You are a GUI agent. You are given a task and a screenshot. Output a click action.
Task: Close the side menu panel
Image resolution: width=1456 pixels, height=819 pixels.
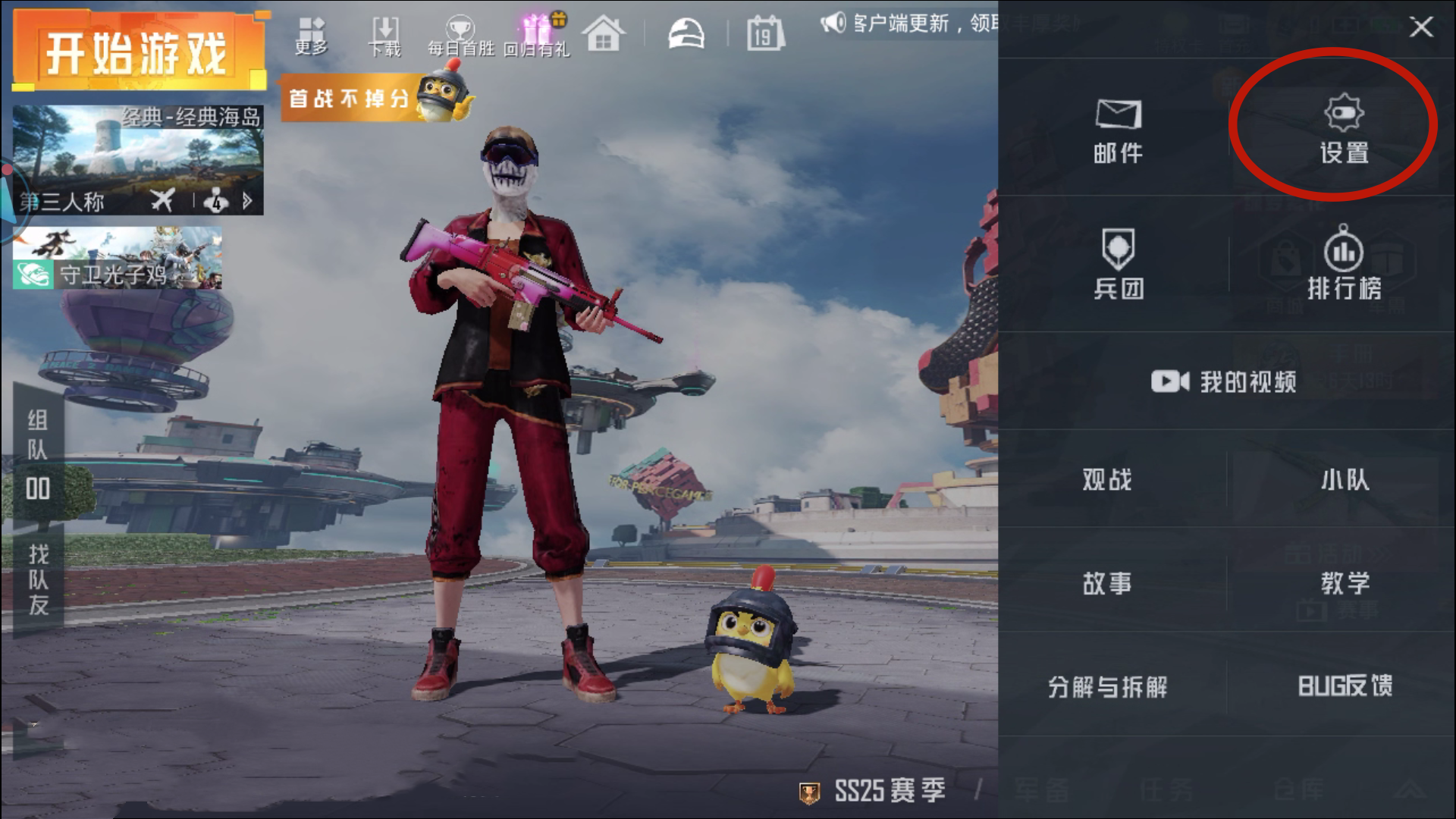1420,27
